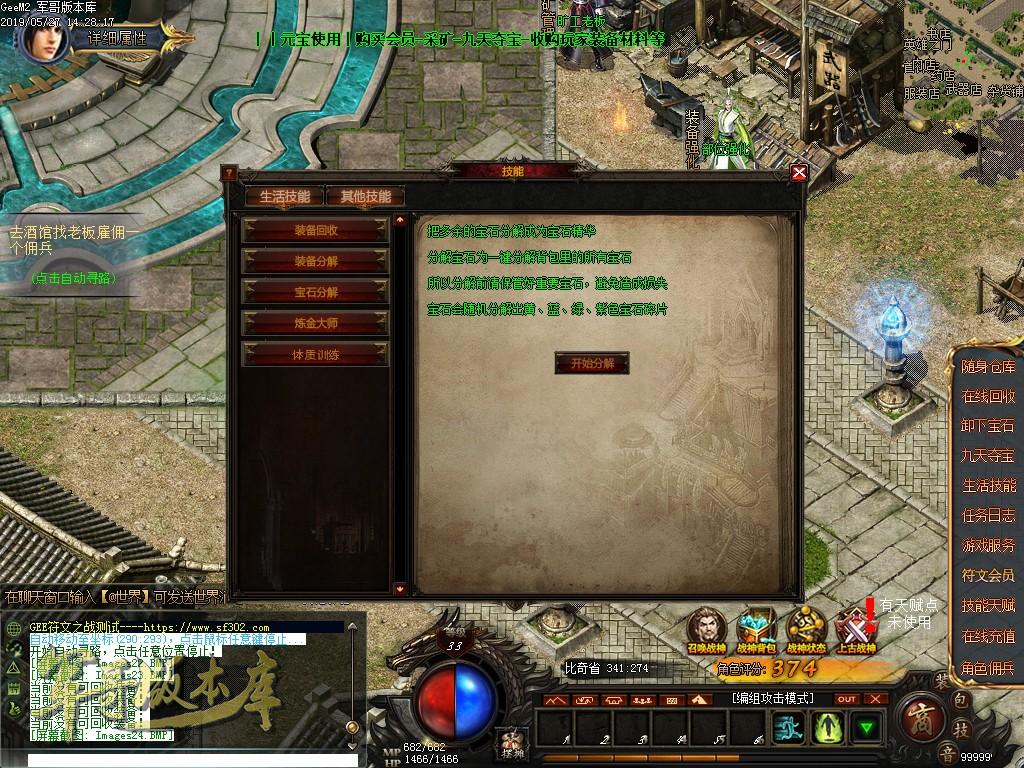This screenshot has width=1024, height=768.
Task: Switch to the 其他技能 tab
Action: pyautogui.click(x=366, y=196)
